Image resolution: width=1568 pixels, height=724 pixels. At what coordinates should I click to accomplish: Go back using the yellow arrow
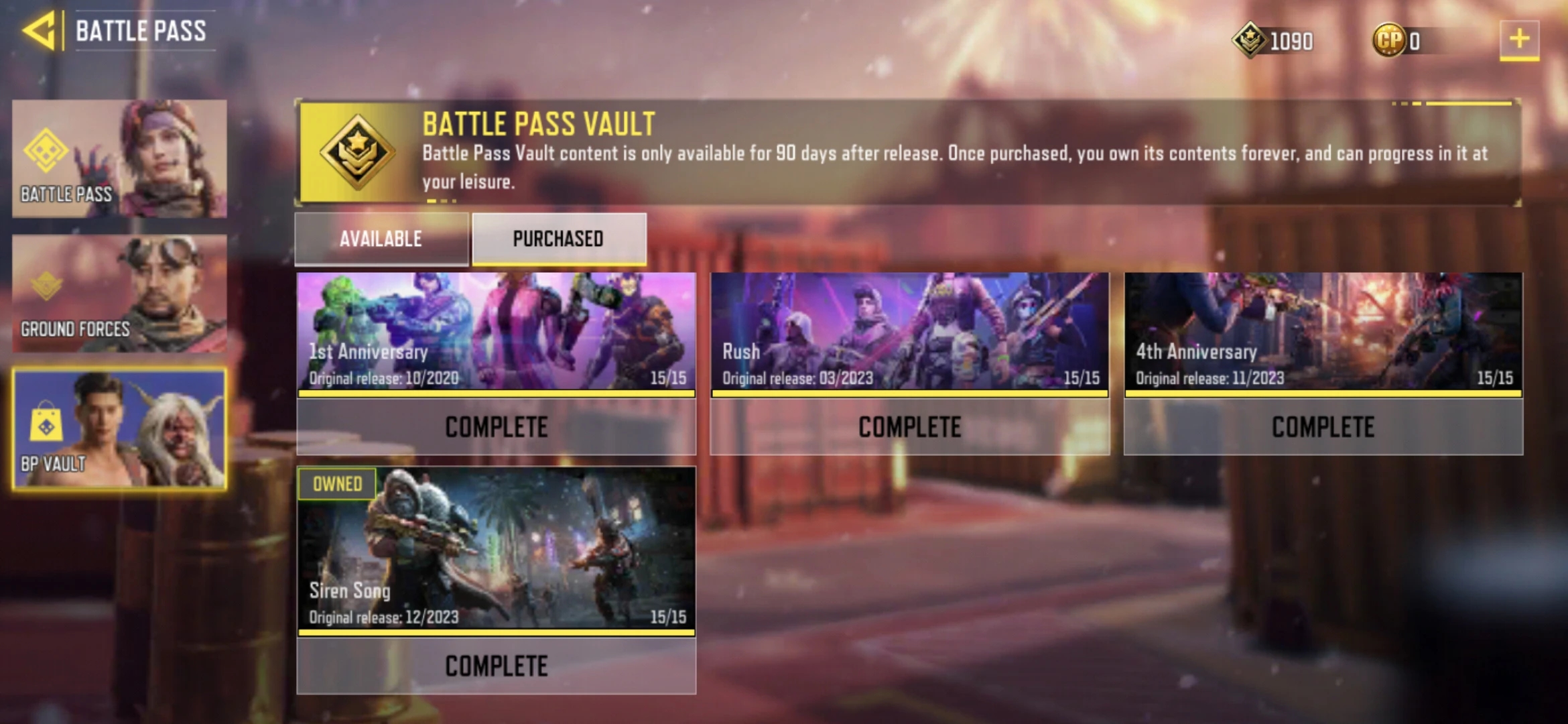40,31
